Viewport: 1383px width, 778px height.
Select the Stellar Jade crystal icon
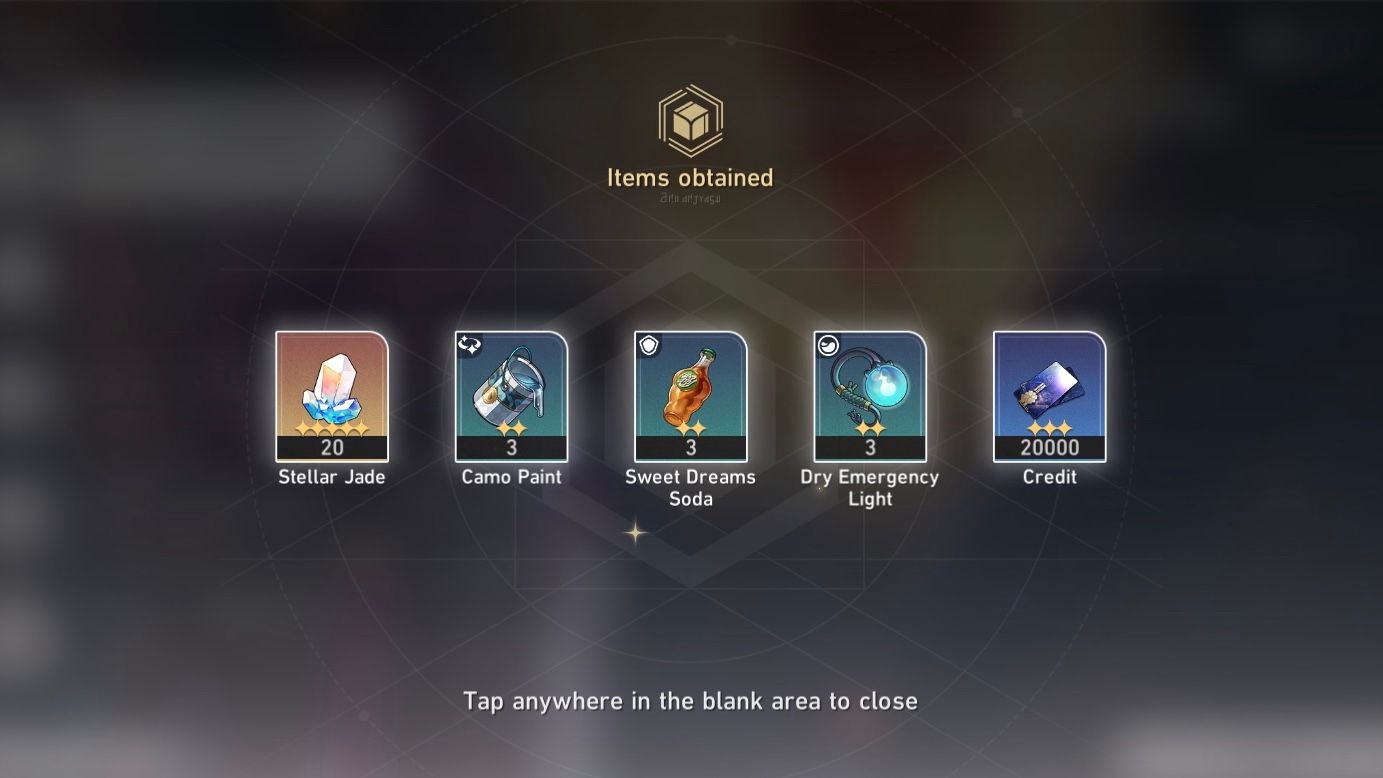coord(331,390)
